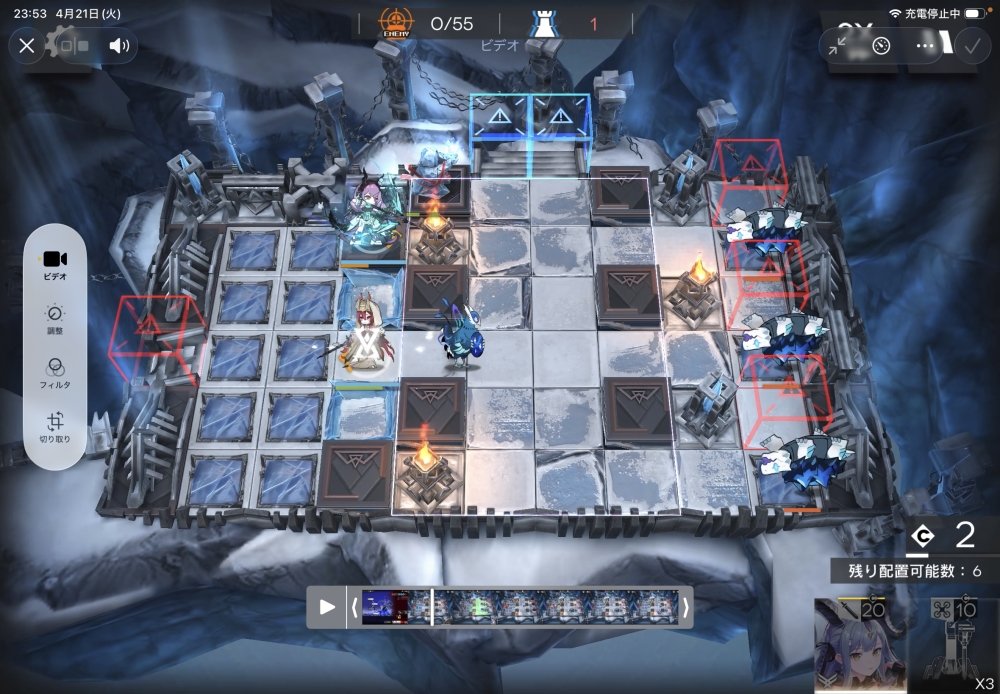Image resolution: width=1000 pixels, height=694 pixels.
Task: Open the playback speed dial control
Action: click(881, 46)
